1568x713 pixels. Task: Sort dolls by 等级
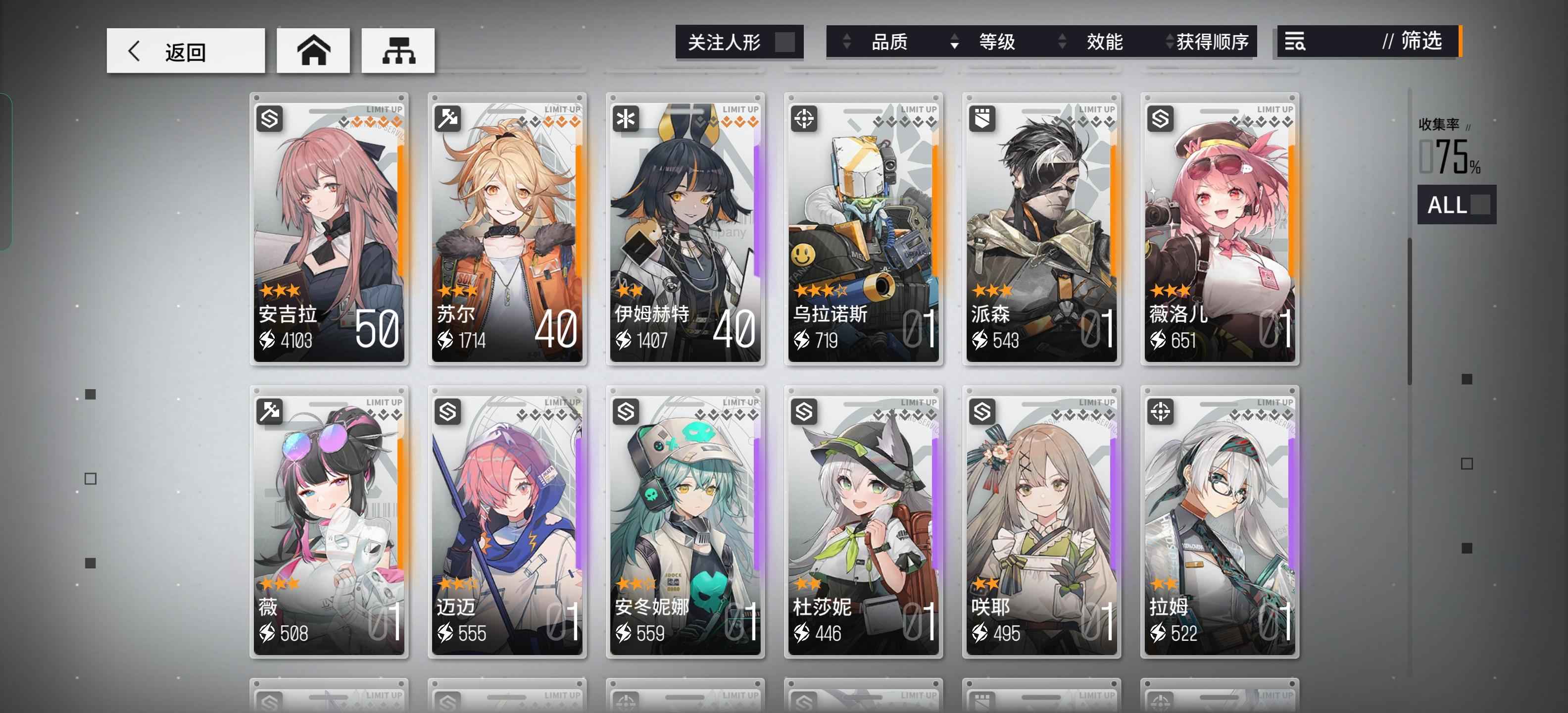pos(996,42)
